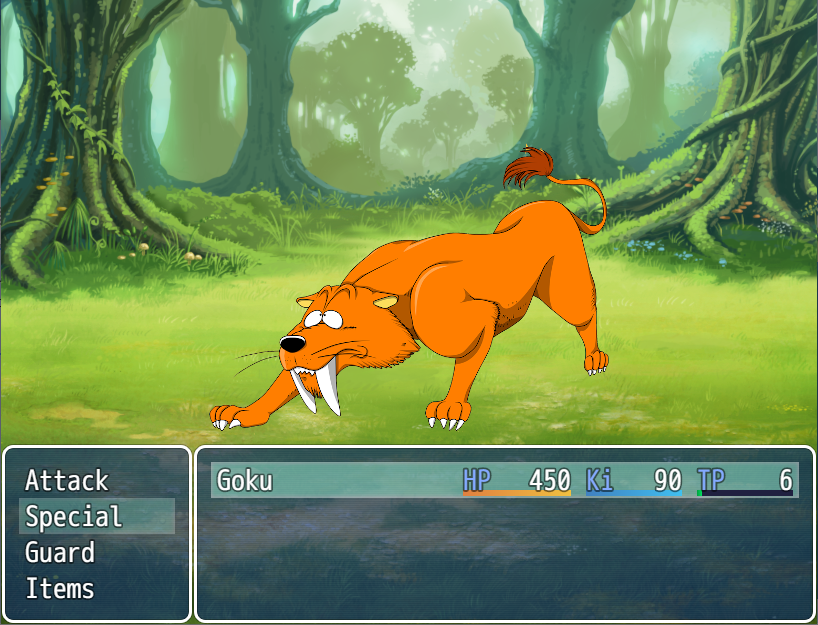Choose the Attack command

[67, 481]
